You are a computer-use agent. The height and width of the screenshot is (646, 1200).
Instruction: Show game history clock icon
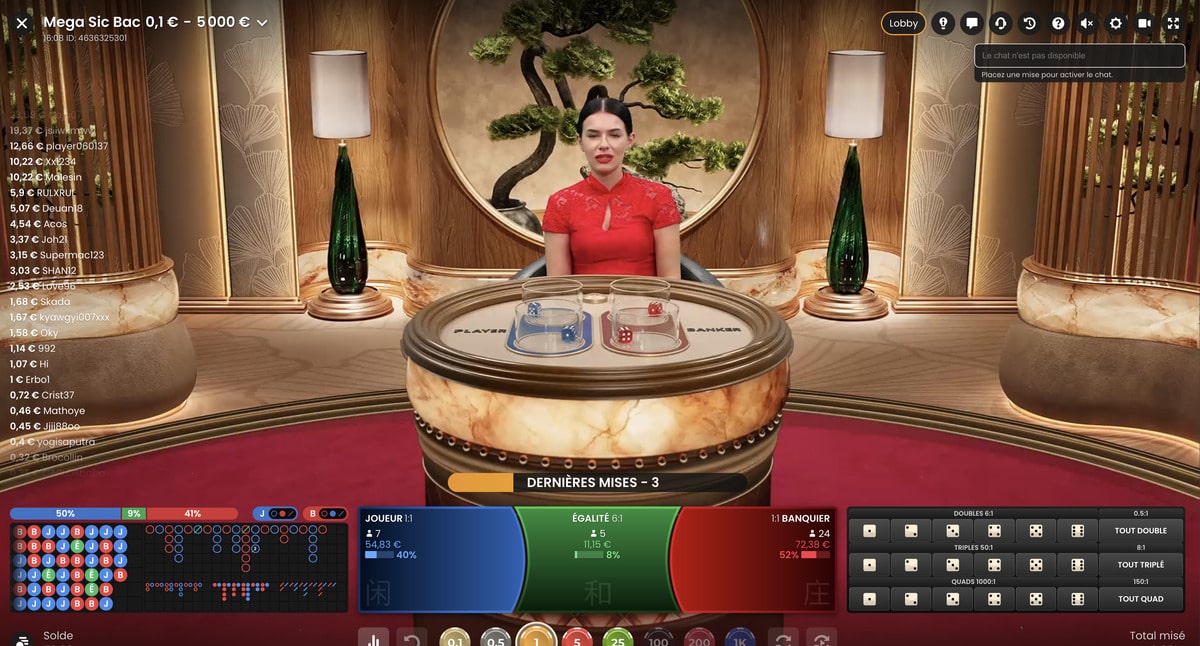point(1029,23)
